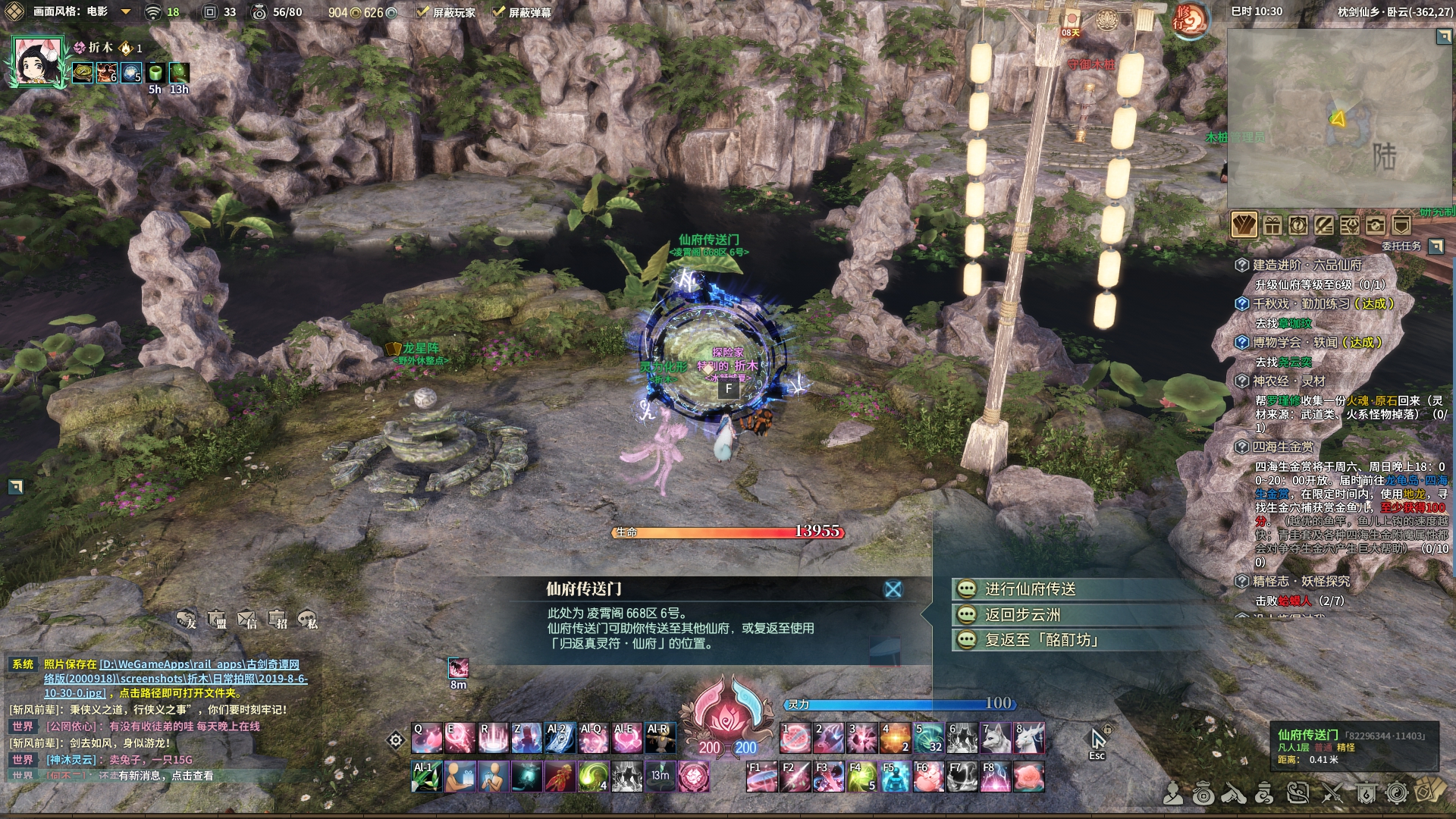
Task: Open the crossed swords menu icon
Action: (x=1332, y=793)
